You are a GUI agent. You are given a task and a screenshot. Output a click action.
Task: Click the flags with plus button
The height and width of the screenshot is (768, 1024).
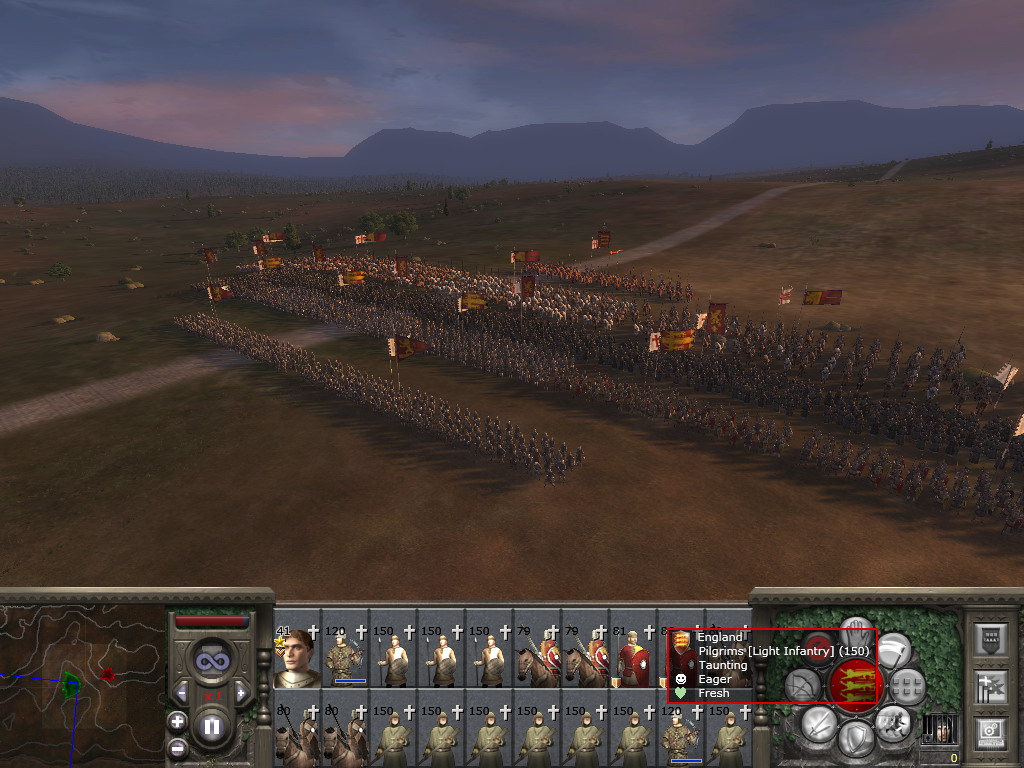click(x=990, y=687)
